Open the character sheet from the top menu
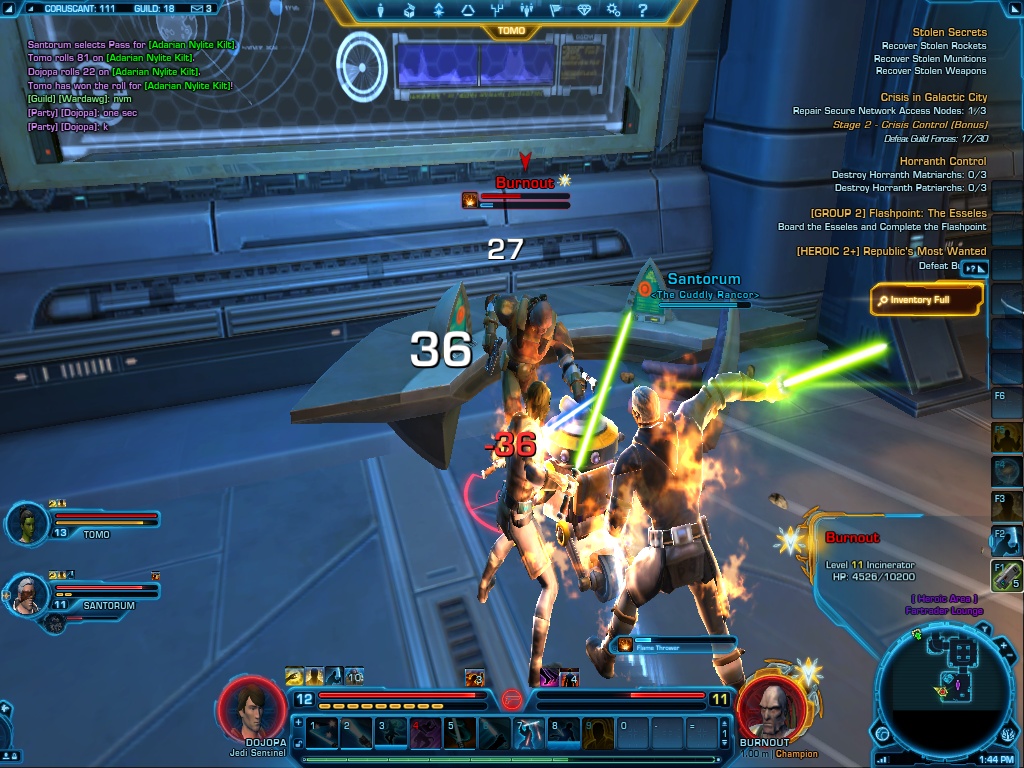 click(x=381, y=11)
